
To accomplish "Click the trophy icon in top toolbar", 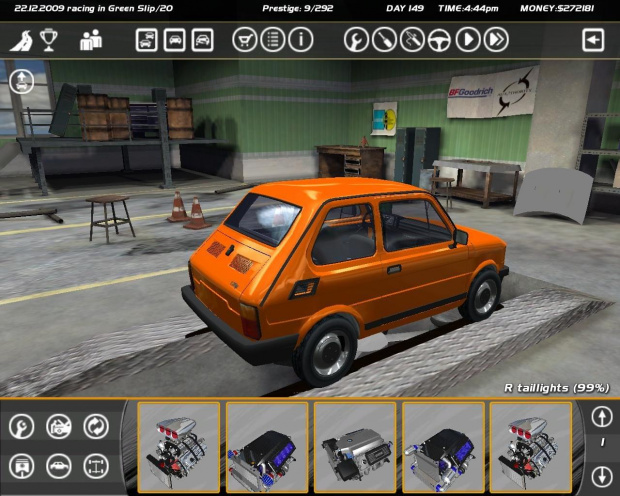I will [x=48, y=41].
